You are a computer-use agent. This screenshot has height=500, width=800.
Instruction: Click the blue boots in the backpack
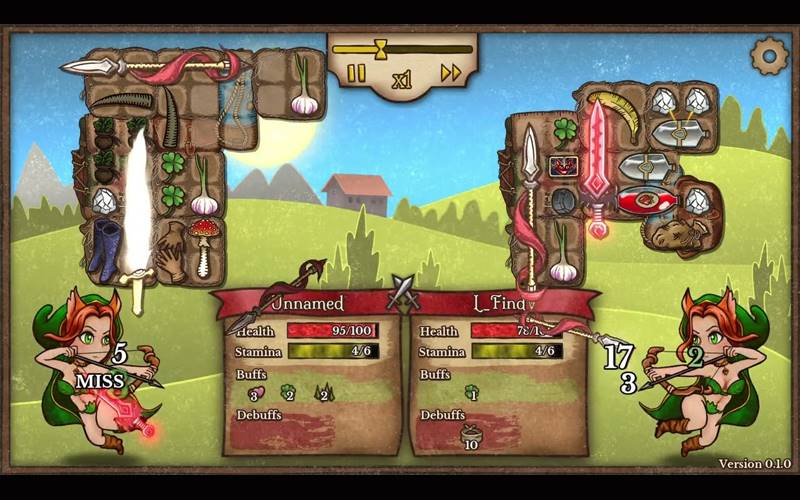105,250
